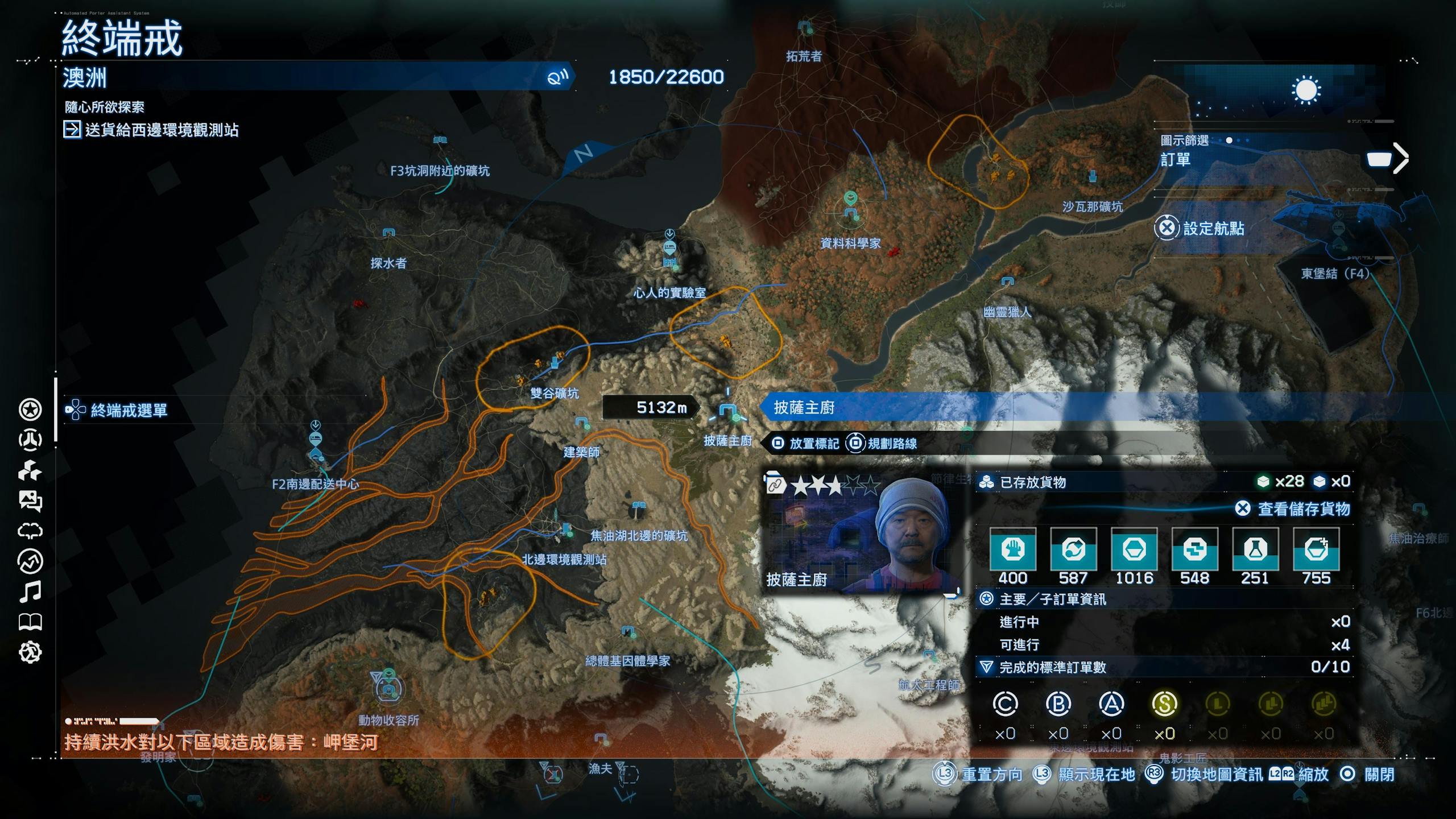The height and width of the screenshot is (819, 1456).
Task: Open the star orders icon in the sidebar
Action: pyautogui.click(x=30, y=409)
